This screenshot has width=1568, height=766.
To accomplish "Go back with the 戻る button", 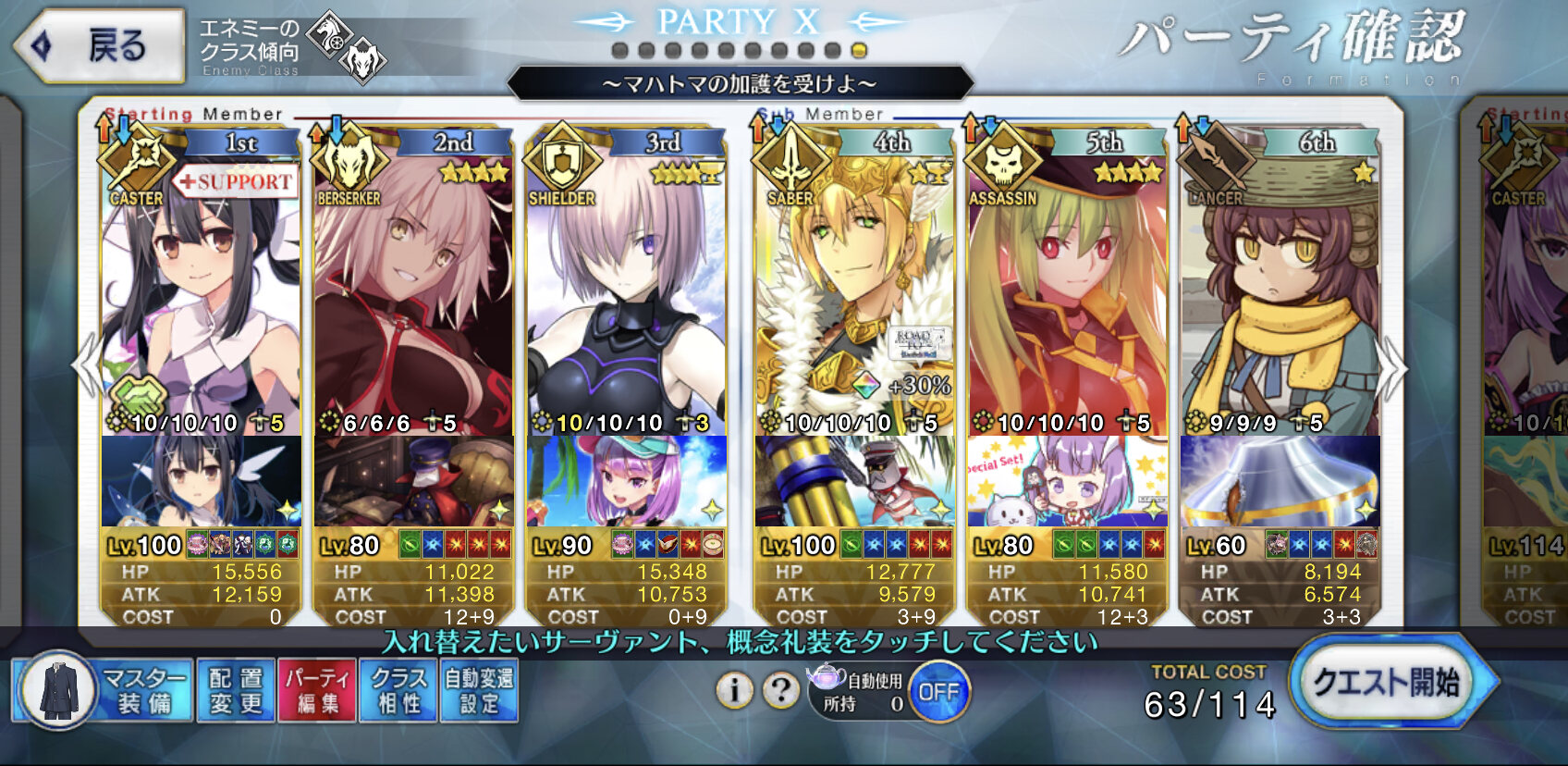I will [100, 46].
